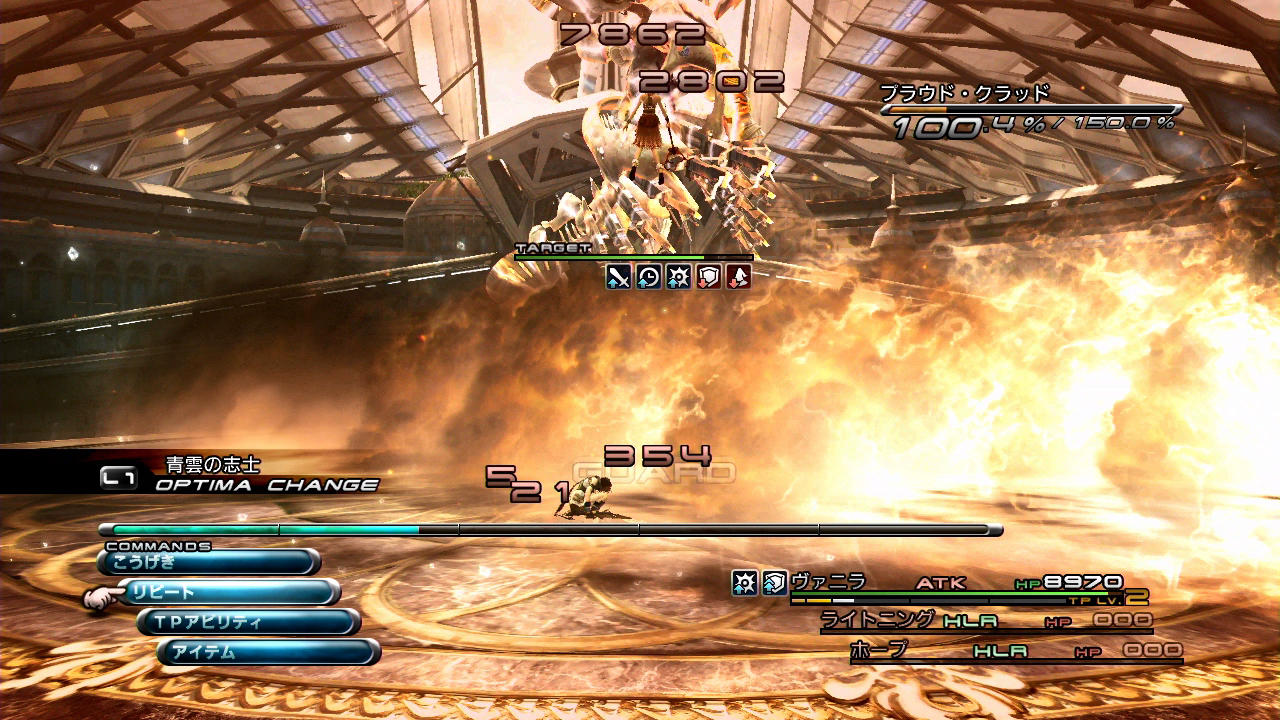The height and width of the screenshot is (720, 1280).
Task: Select party member ホープ
Action: click(878, 650)
